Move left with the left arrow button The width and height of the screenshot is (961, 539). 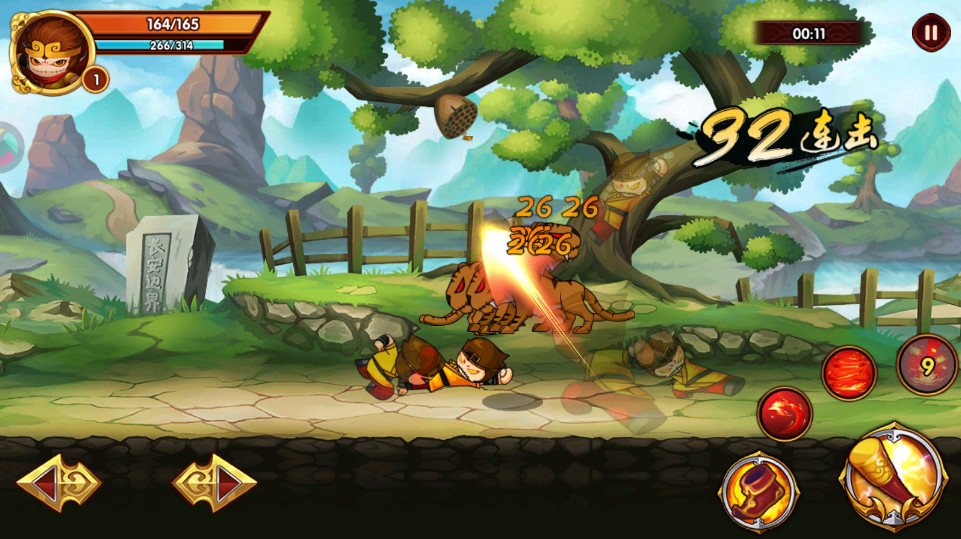[59, 484]
